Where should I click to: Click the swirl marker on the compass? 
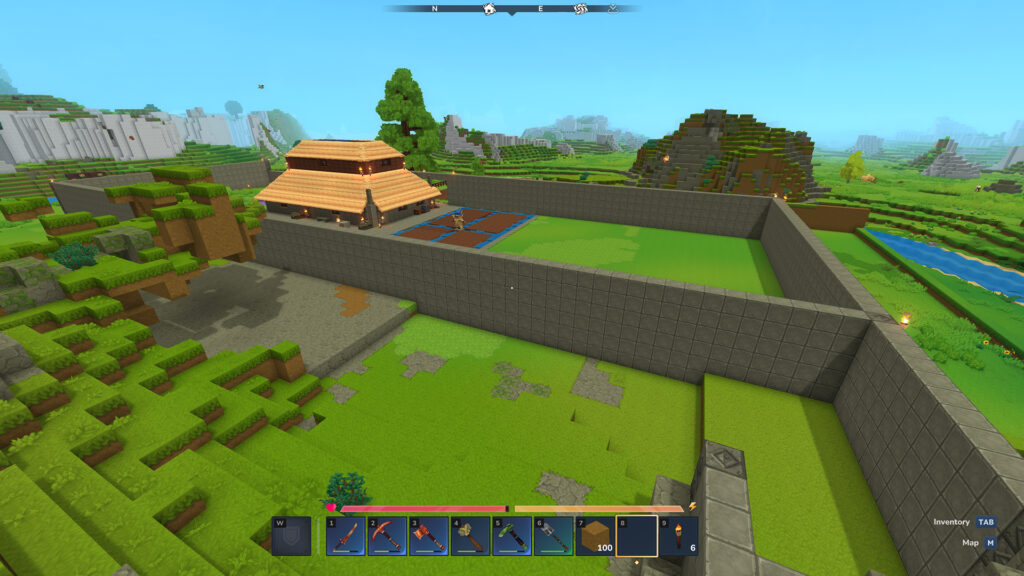[x=579, y=9]
